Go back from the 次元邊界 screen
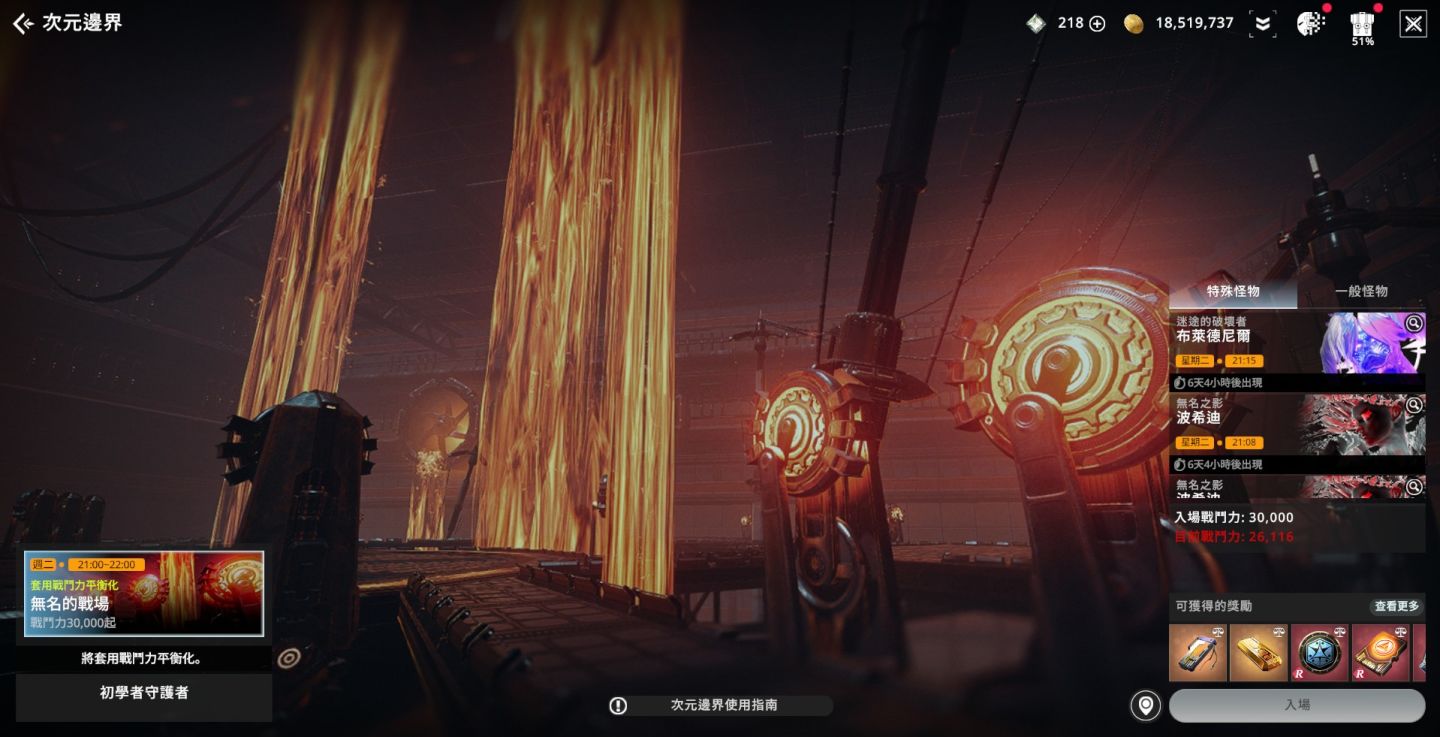1440x737 pixels. coord(22,24)
